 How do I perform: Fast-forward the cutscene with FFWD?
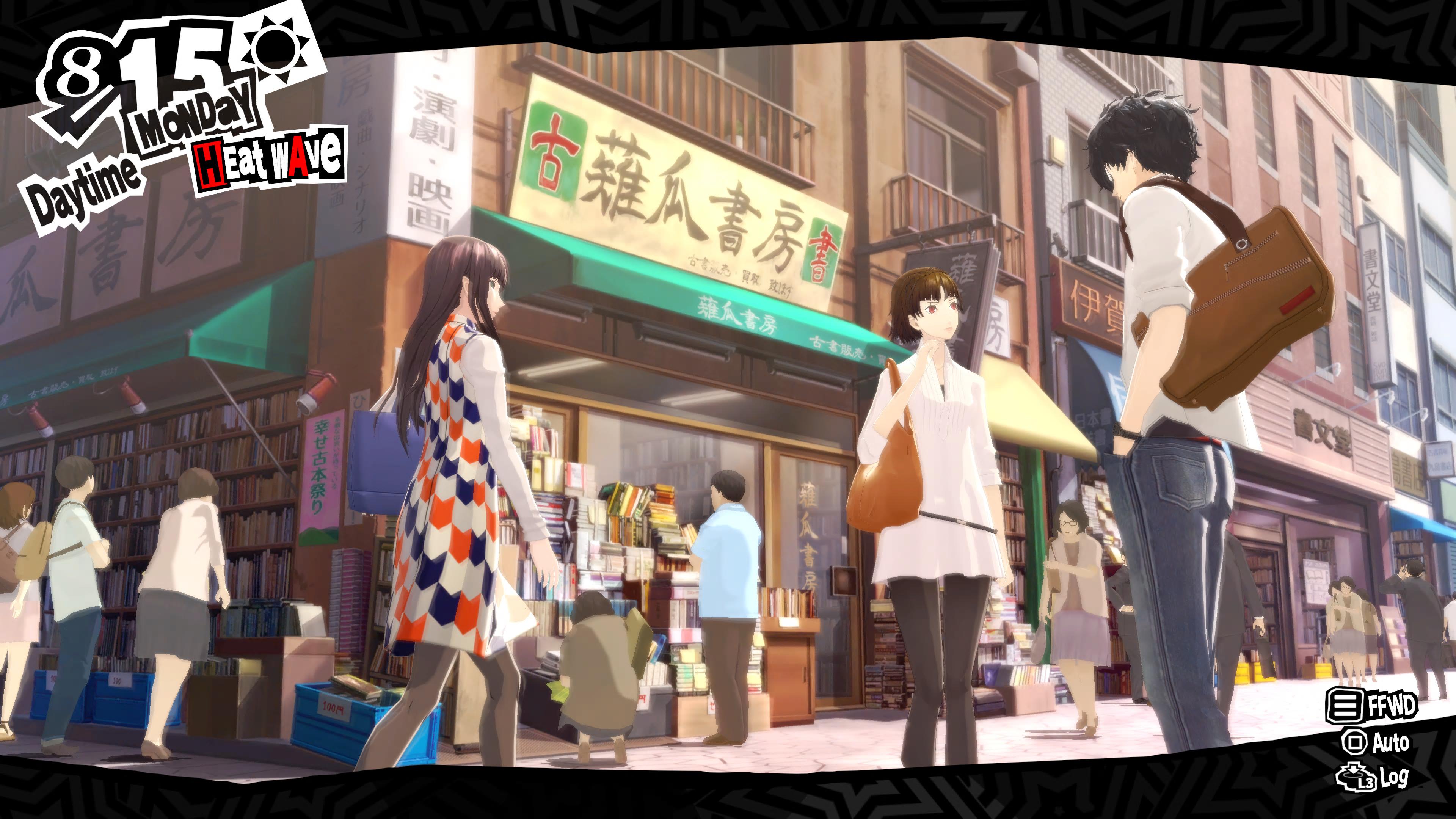coord(1372,705)
